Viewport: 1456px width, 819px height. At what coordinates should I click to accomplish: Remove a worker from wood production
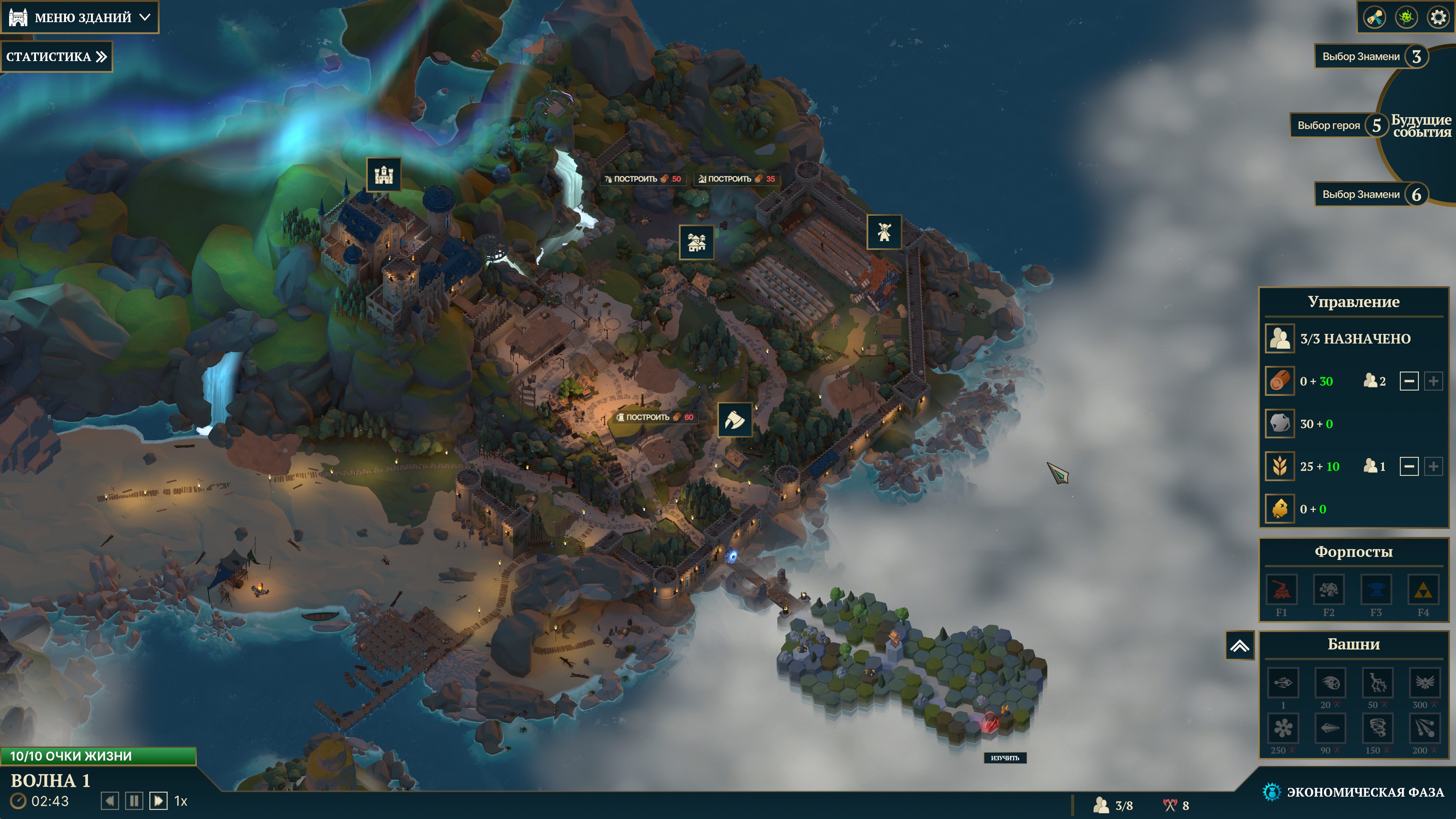[x=1409, y=381]
